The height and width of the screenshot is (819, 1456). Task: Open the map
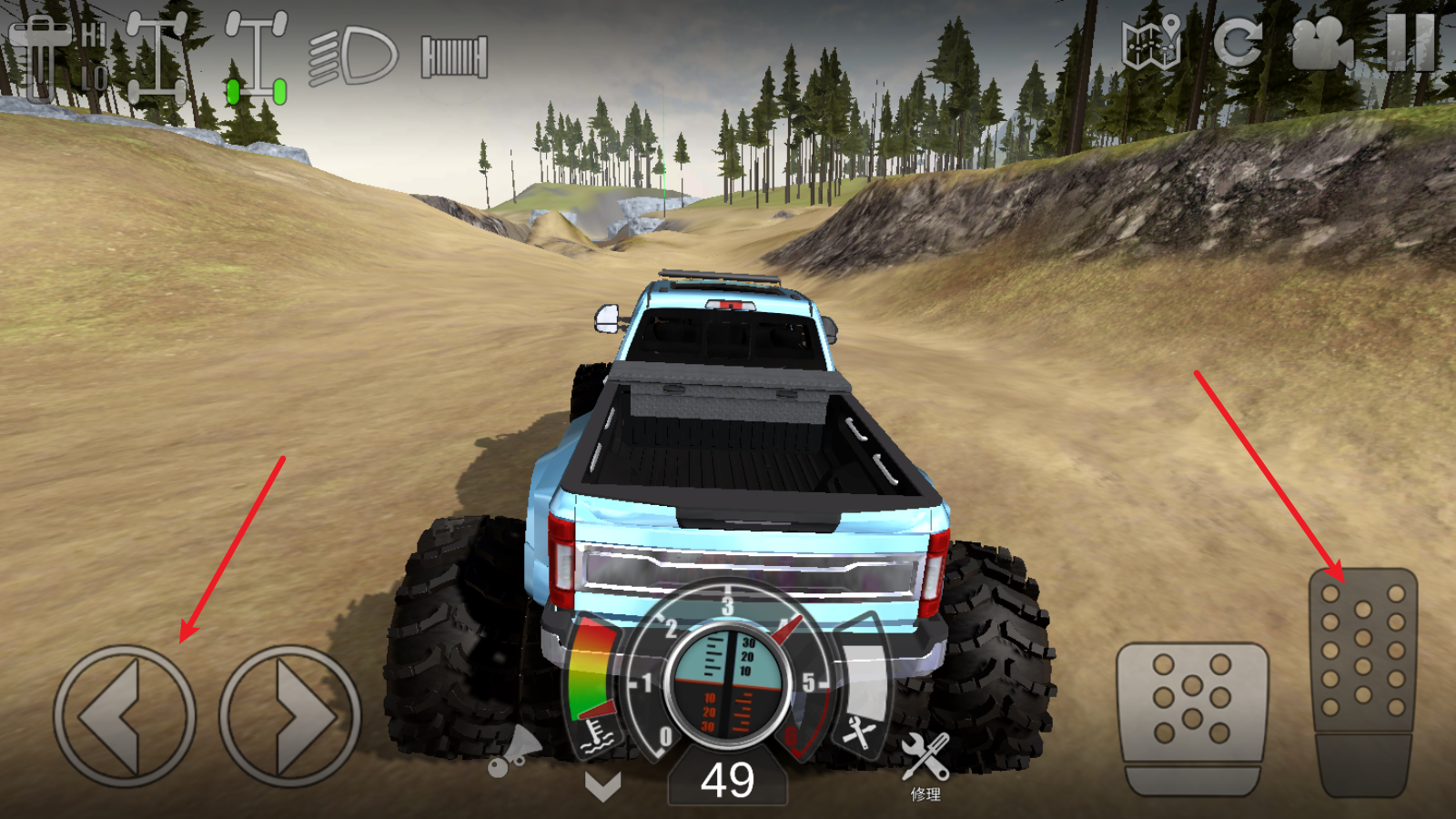click(x=1151, y=43)
